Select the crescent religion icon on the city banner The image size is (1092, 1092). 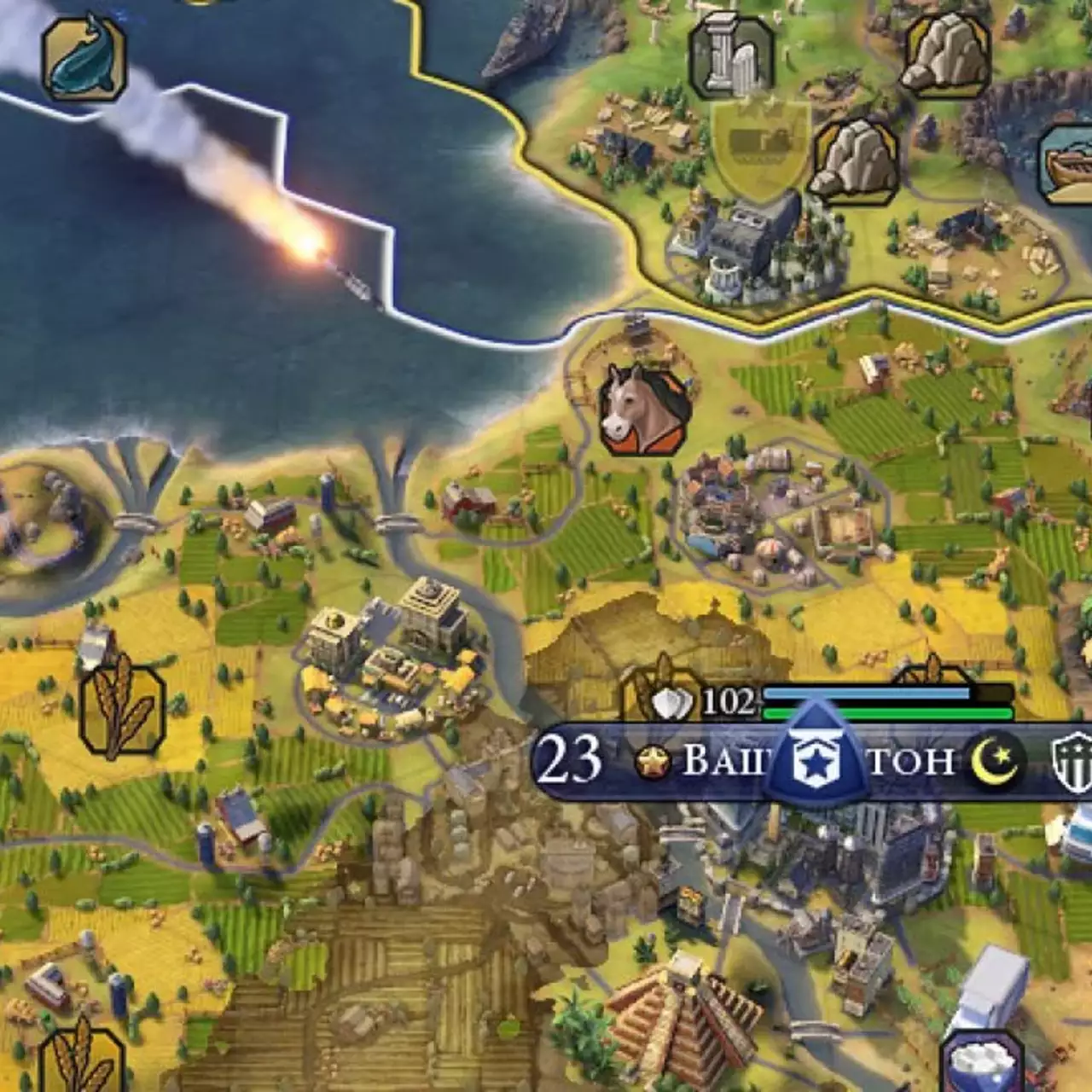click(x=992, y=759)
